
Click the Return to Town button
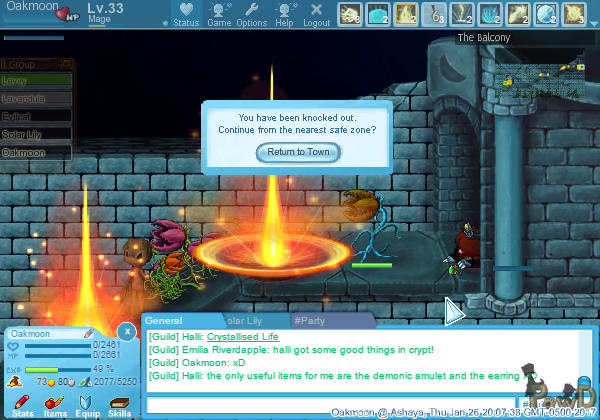[298, 152]
